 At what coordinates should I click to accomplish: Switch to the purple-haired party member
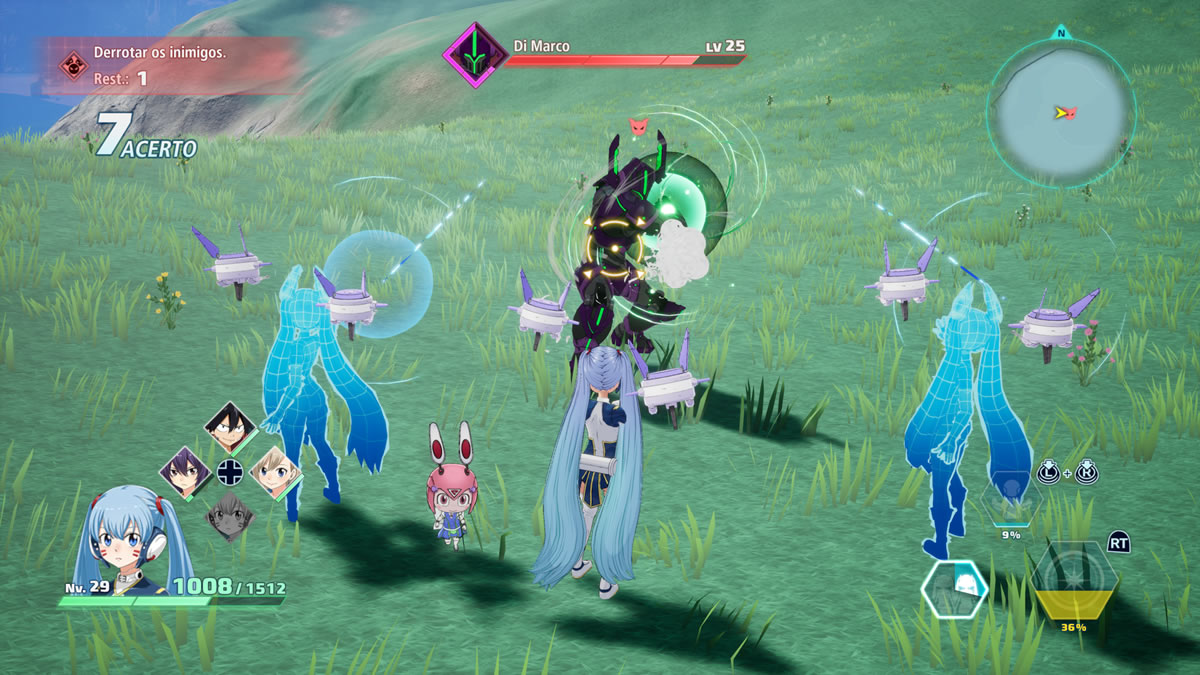[x=185, y=471]
